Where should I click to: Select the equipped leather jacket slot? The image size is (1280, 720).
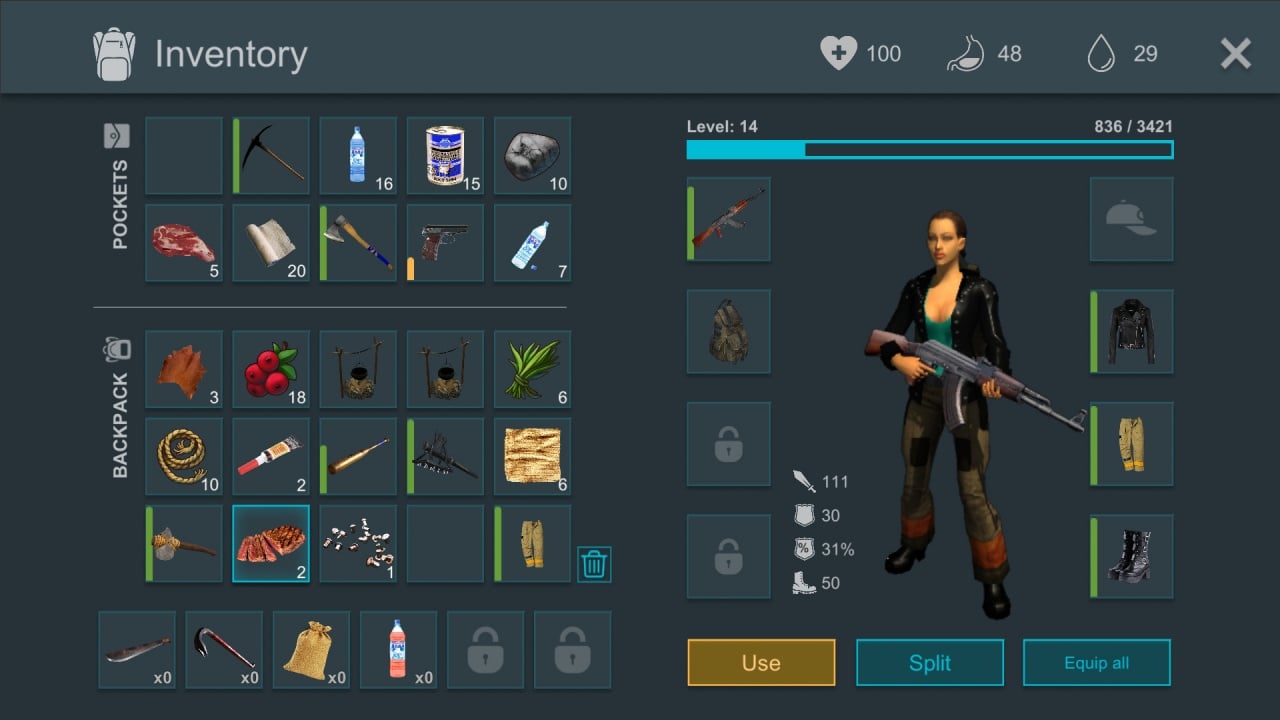click(1131, 331)
